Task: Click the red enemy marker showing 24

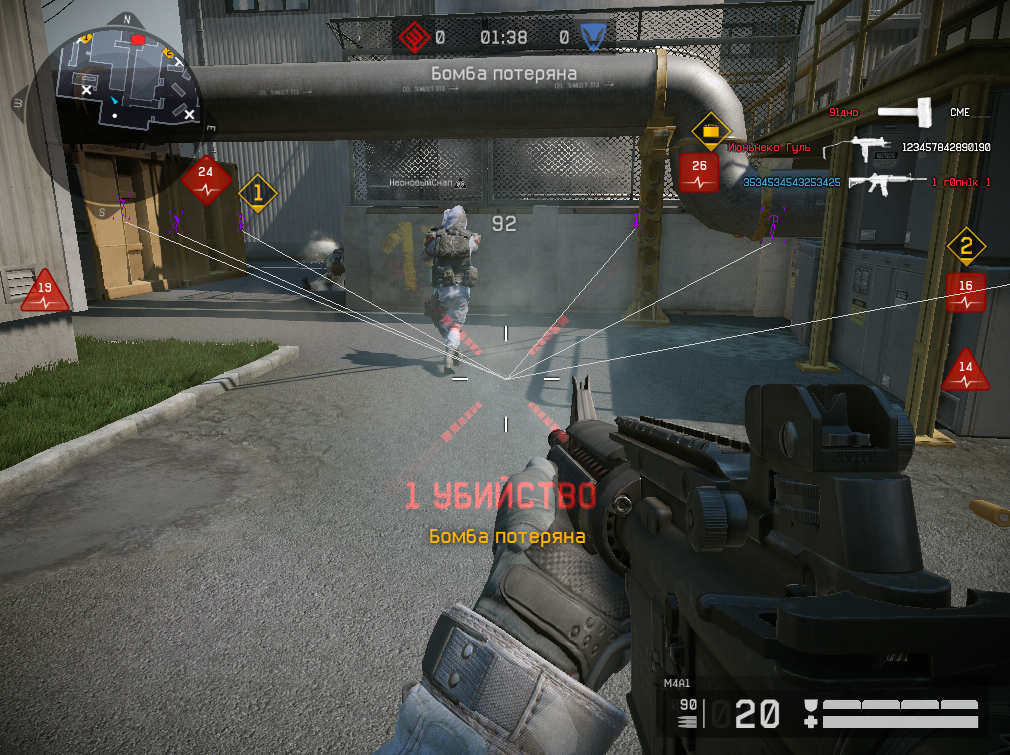Action: (x=206, y=178)
